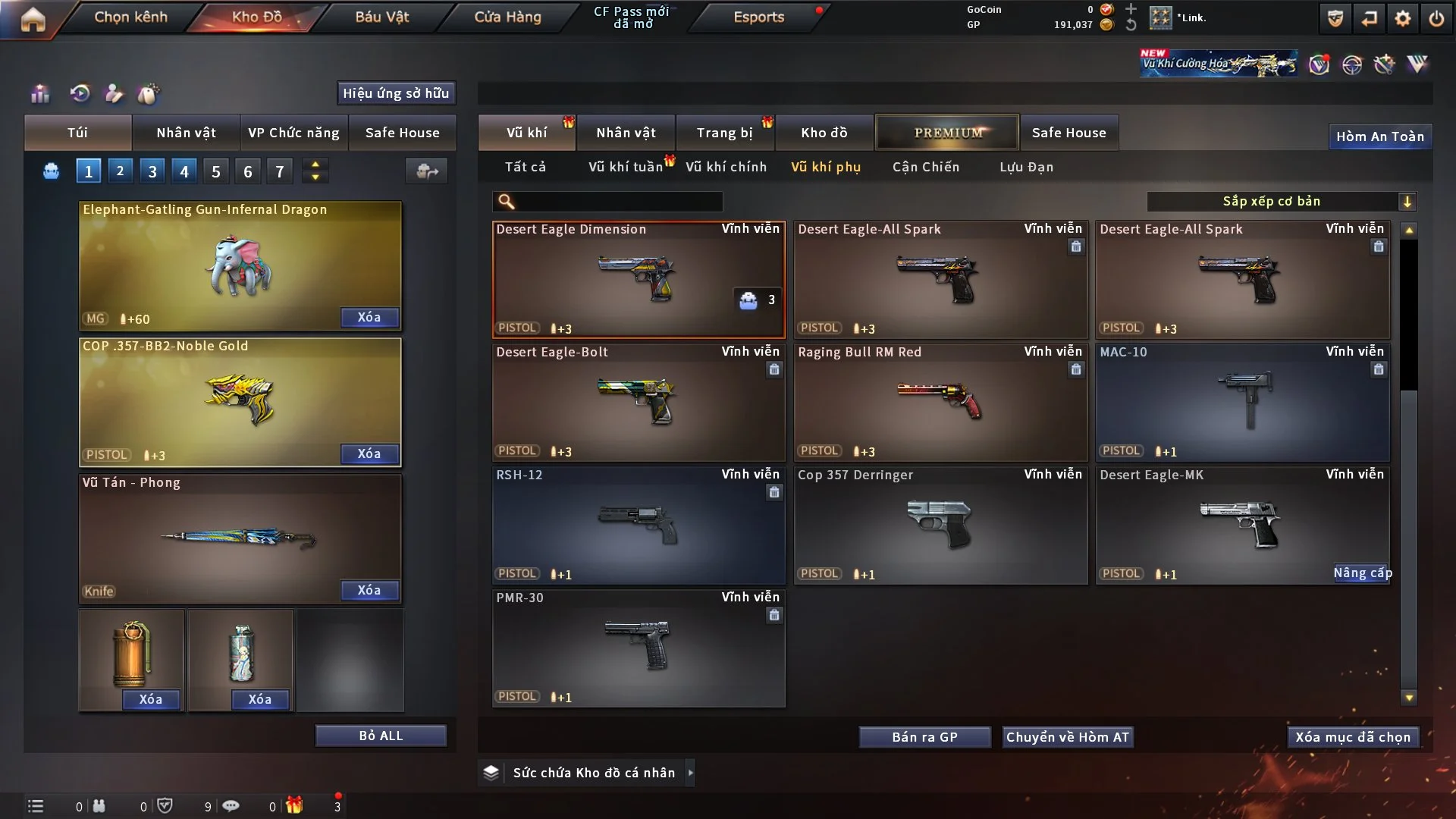Filter by Vũ khí chính

(726, 167)
